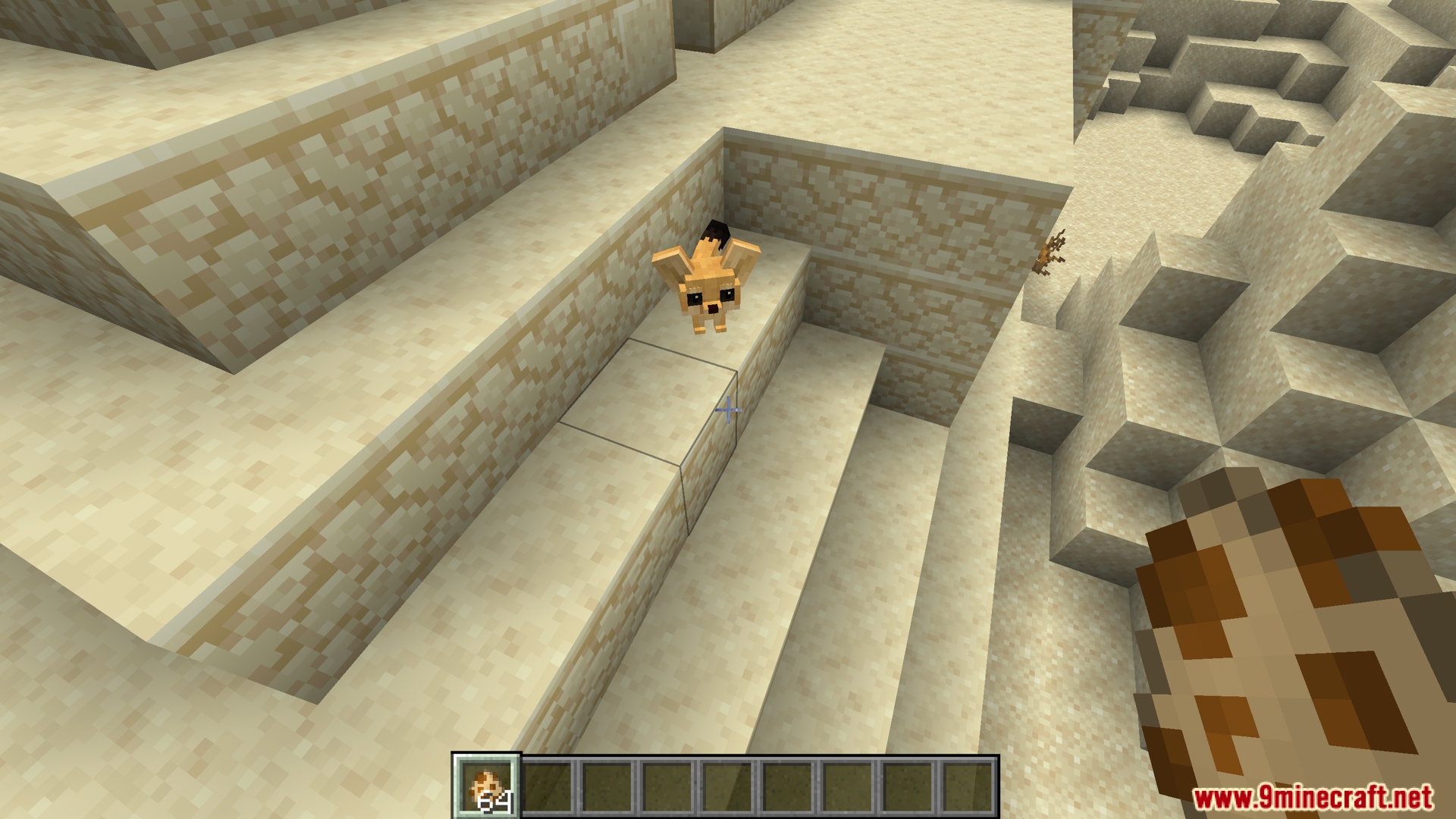Click the crosshair in screen center
This screenshot has width=1456, height=819.
pos(728,410)
